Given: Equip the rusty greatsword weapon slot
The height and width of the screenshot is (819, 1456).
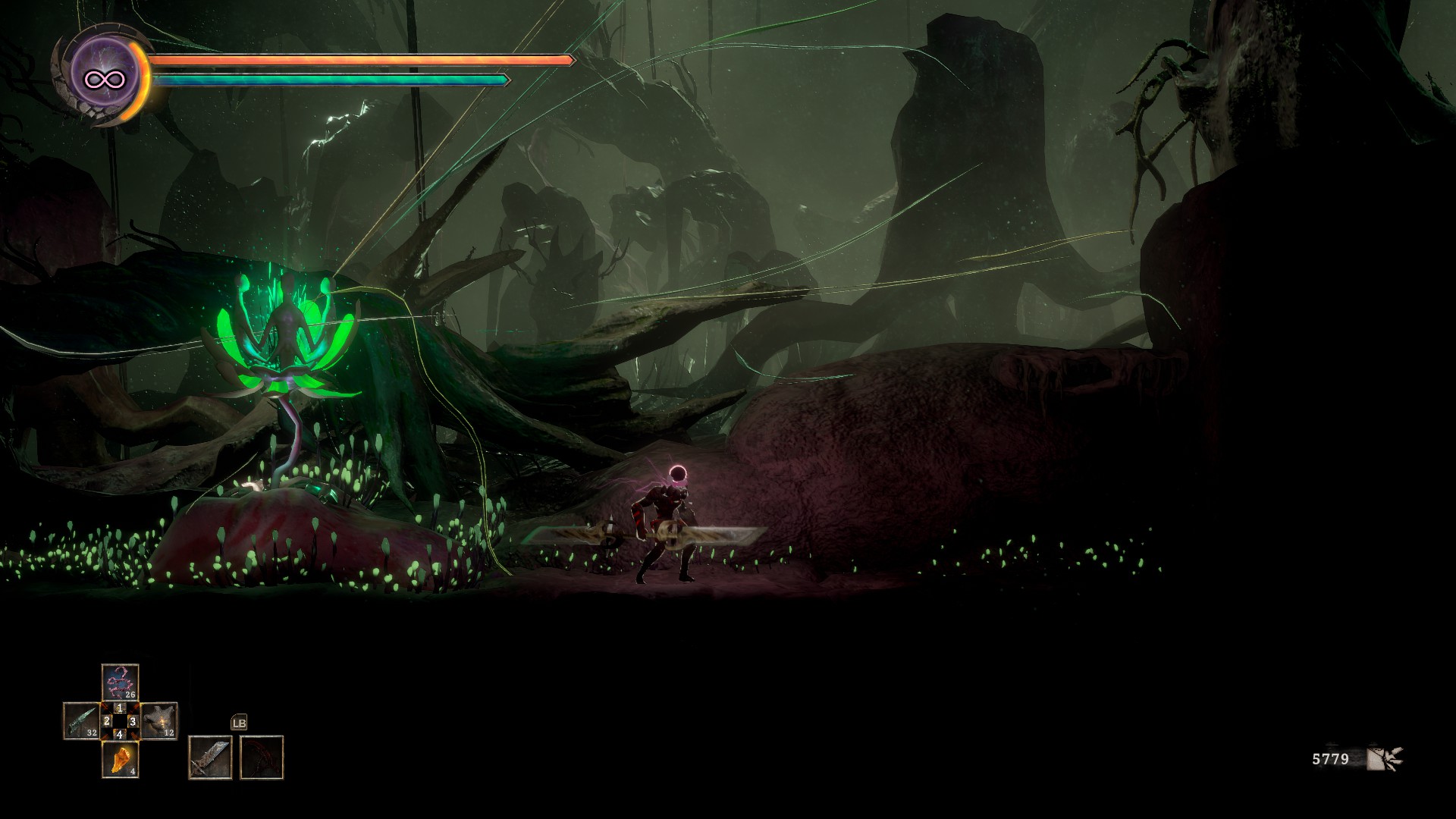Looking at the screenshot, I should 210,757.
